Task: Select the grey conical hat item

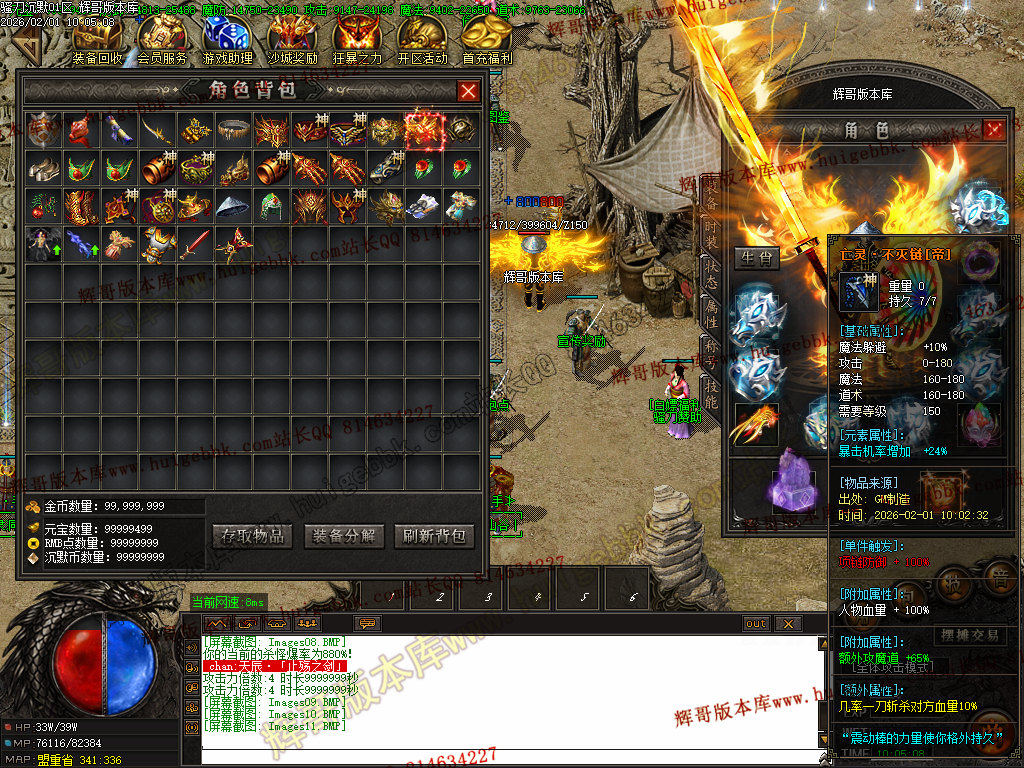Action: 235,206
